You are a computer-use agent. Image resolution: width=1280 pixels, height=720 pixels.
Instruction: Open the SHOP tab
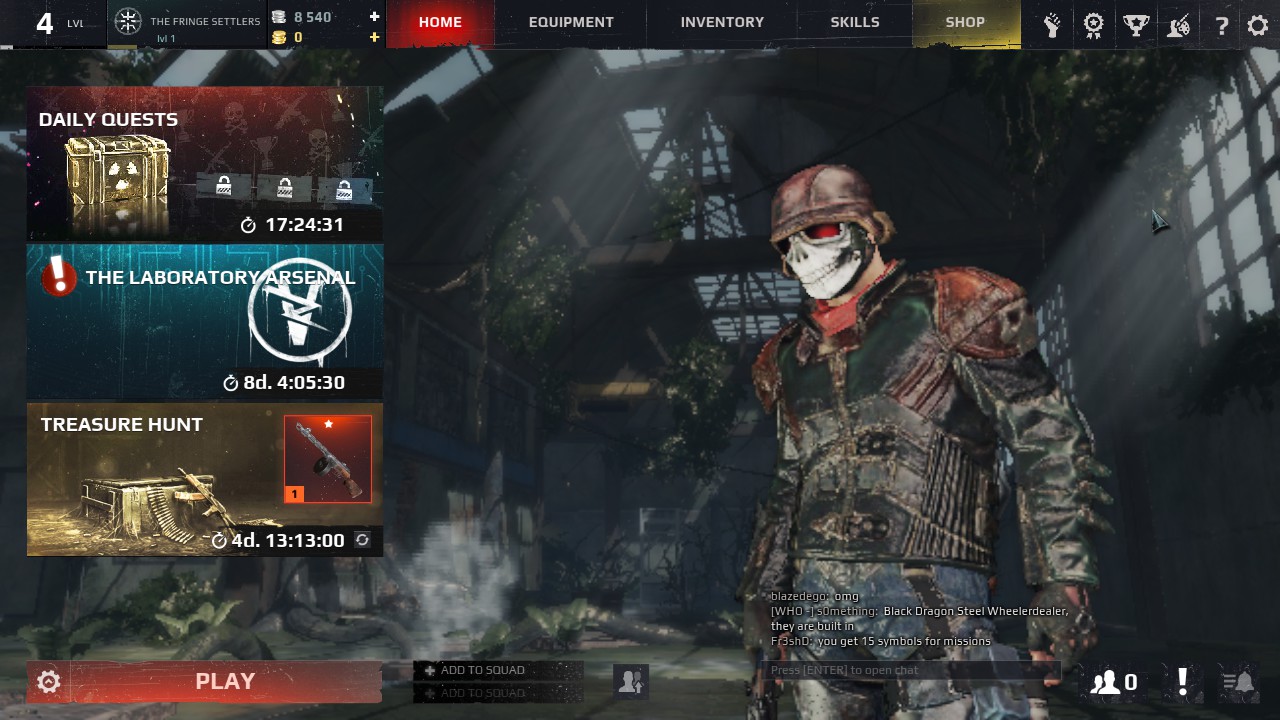coord(965,22)
